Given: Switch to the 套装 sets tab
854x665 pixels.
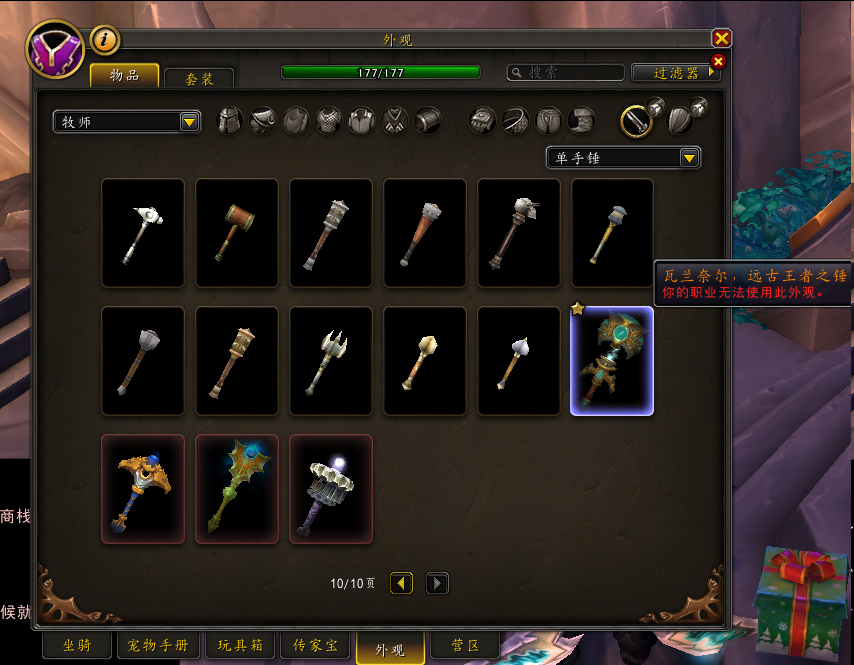Looking at the screenshot, I should coord(199,78).
